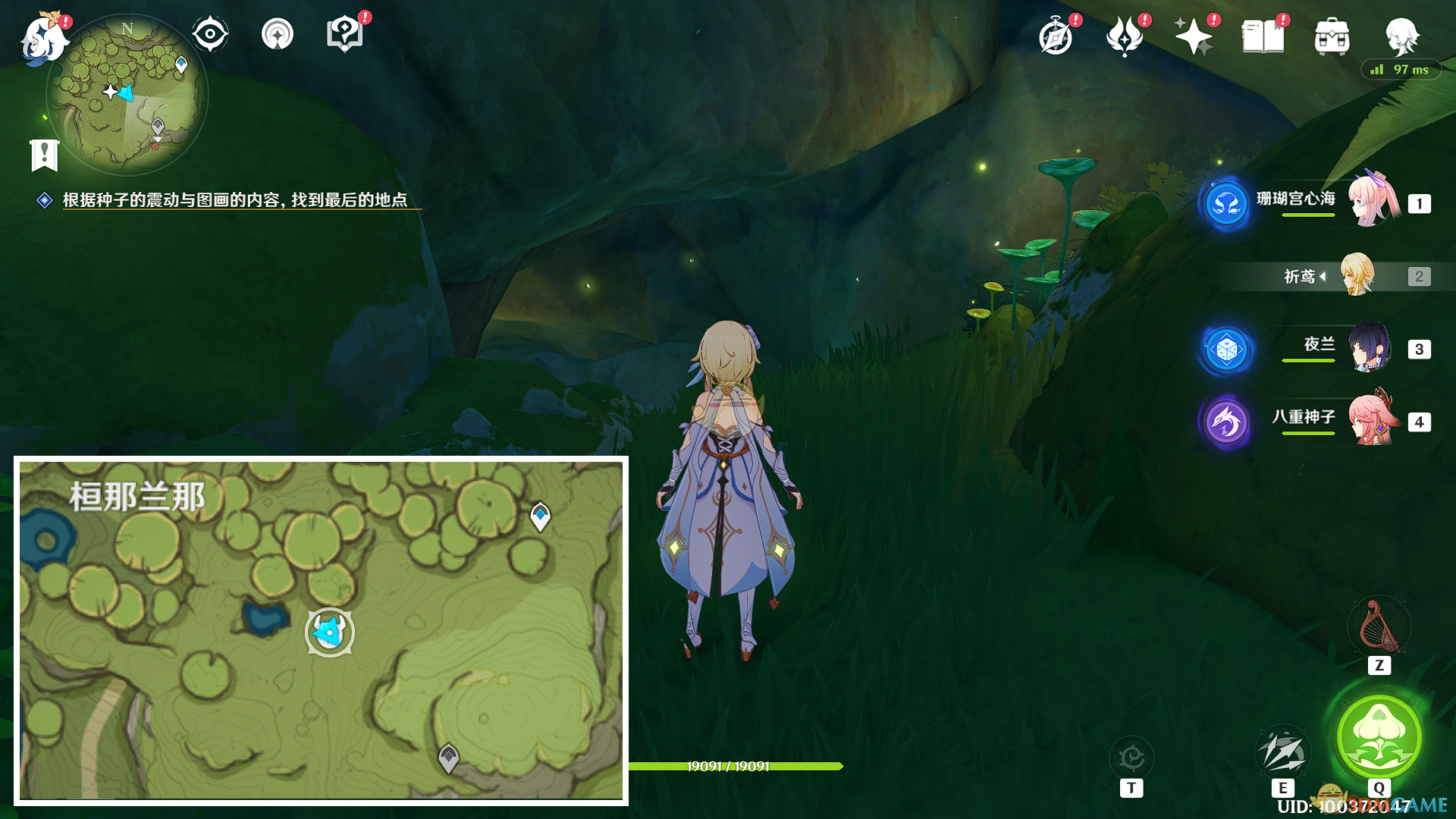Open the inventory backpack icon

click(1332, 36)
